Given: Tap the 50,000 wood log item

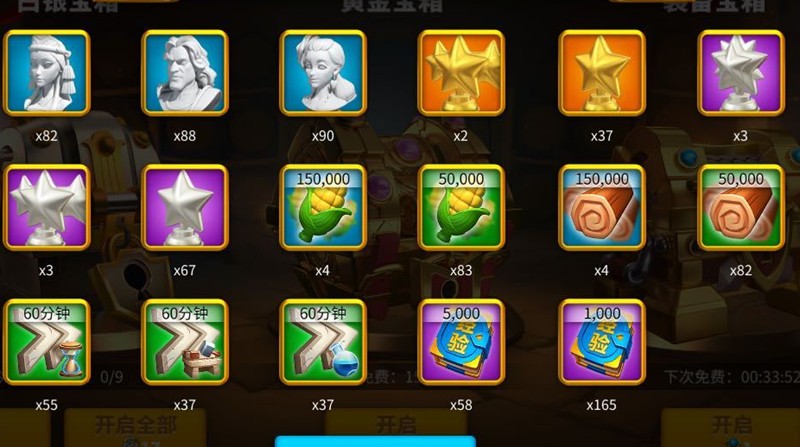Looking at the screenshot, I should (x=740, y=207).
